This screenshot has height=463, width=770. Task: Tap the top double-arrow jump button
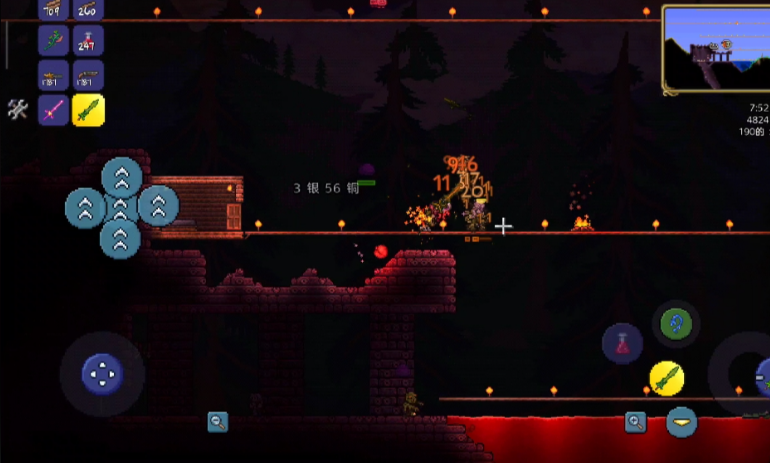tap(121, 177)
